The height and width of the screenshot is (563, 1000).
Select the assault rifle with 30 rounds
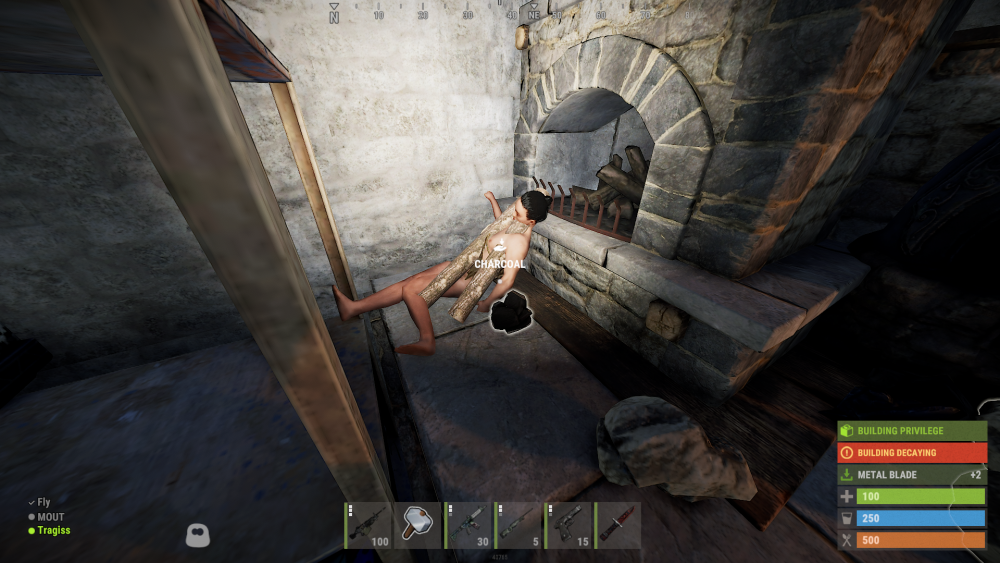468,525
